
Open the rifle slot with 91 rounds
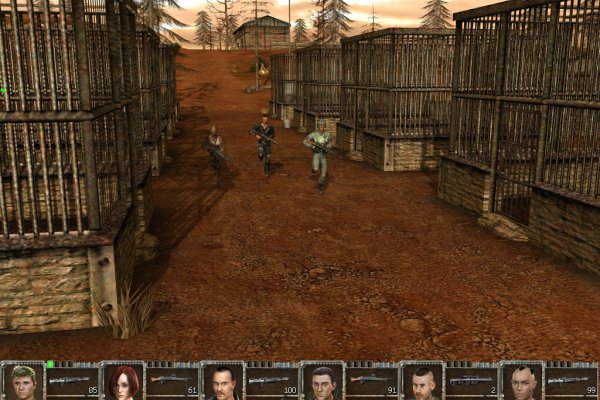[x=372, y=382]
